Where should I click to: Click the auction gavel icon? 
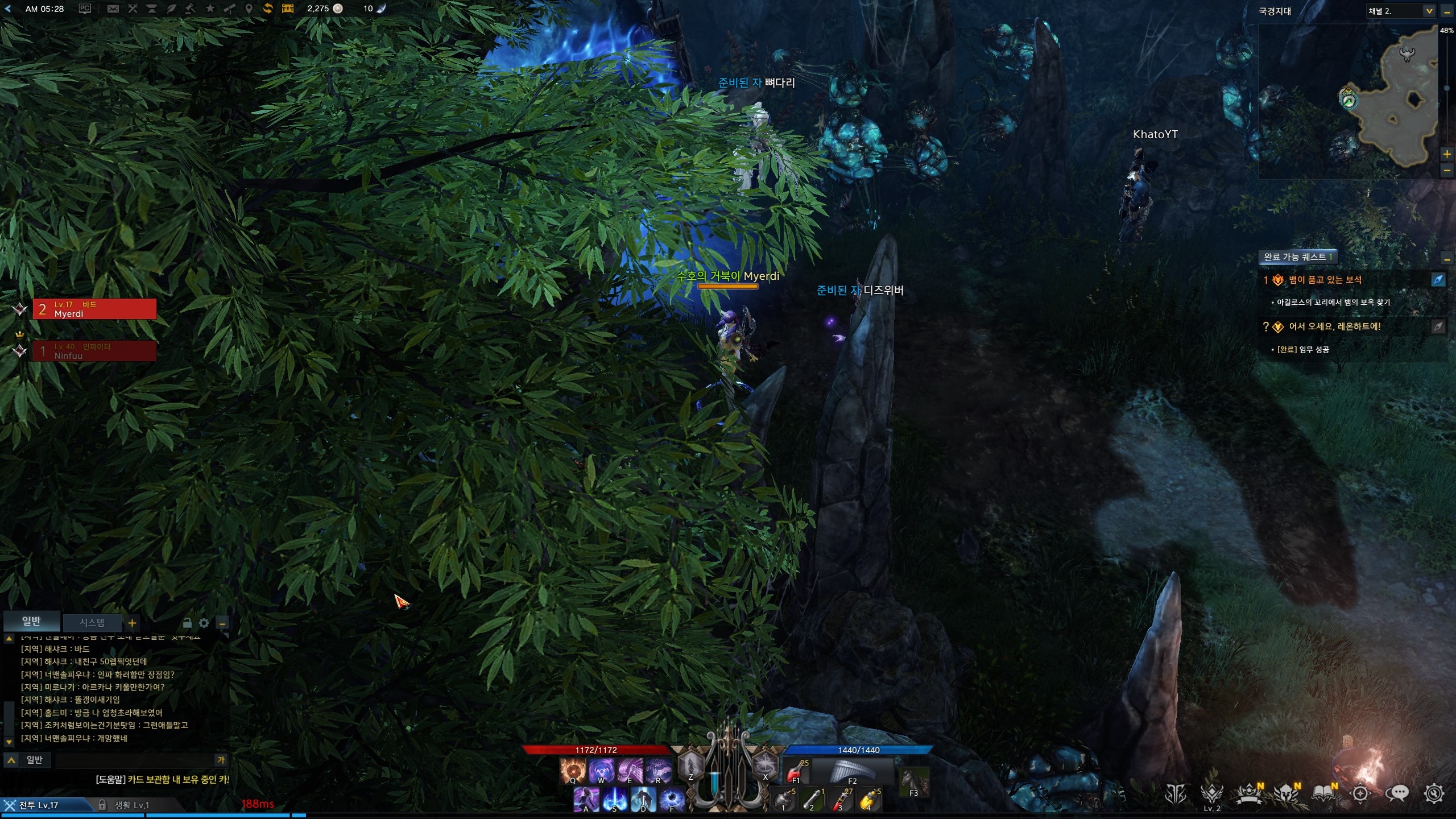pyautogui.click(x=190, y=9)
